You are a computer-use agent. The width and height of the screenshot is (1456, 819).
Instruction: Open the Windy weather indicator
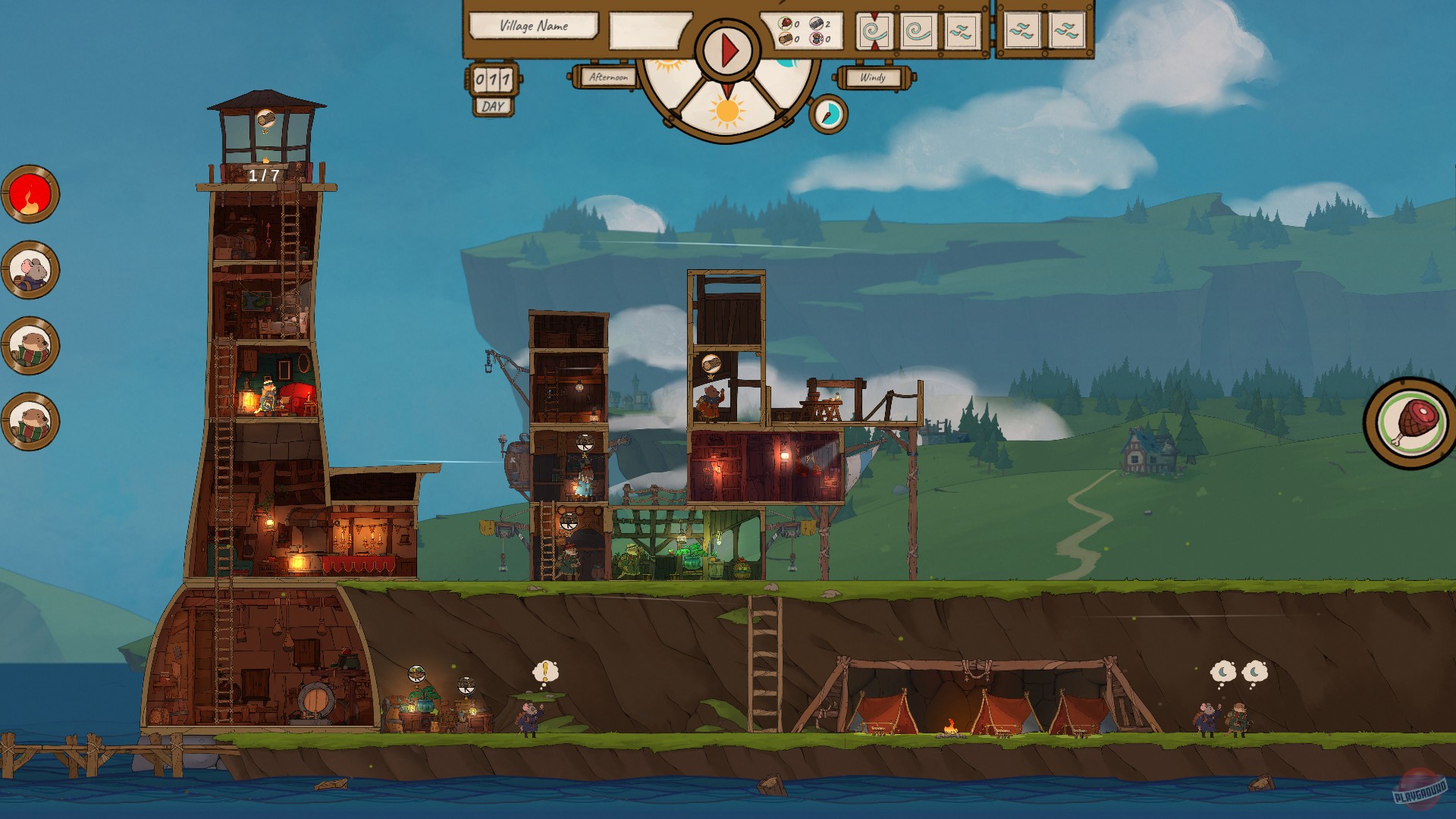(x=874, y=76)
